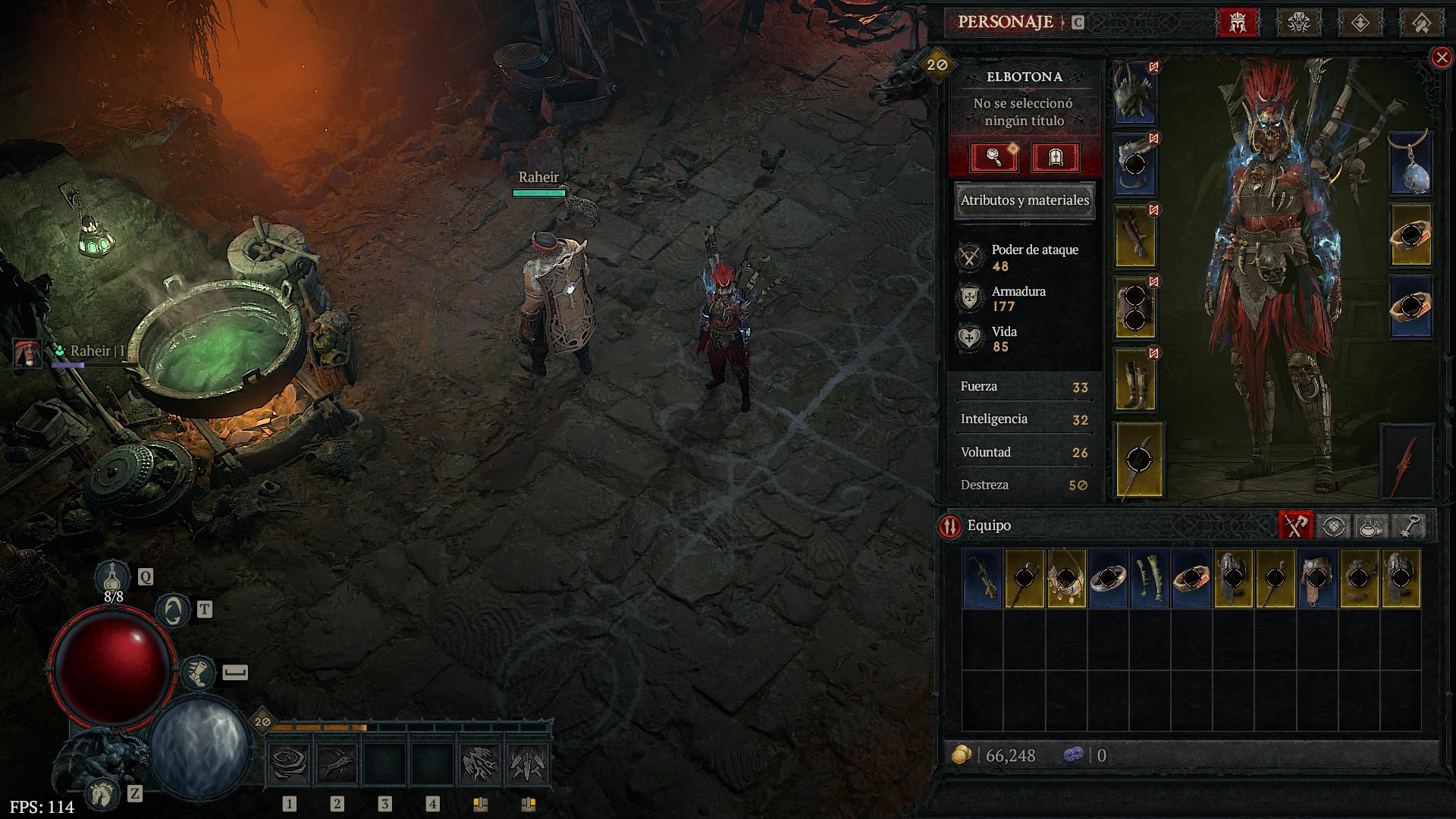This screenshot has width=1456, height=819.
Task: Use the healing potion icon
Action: coord(113,576)
